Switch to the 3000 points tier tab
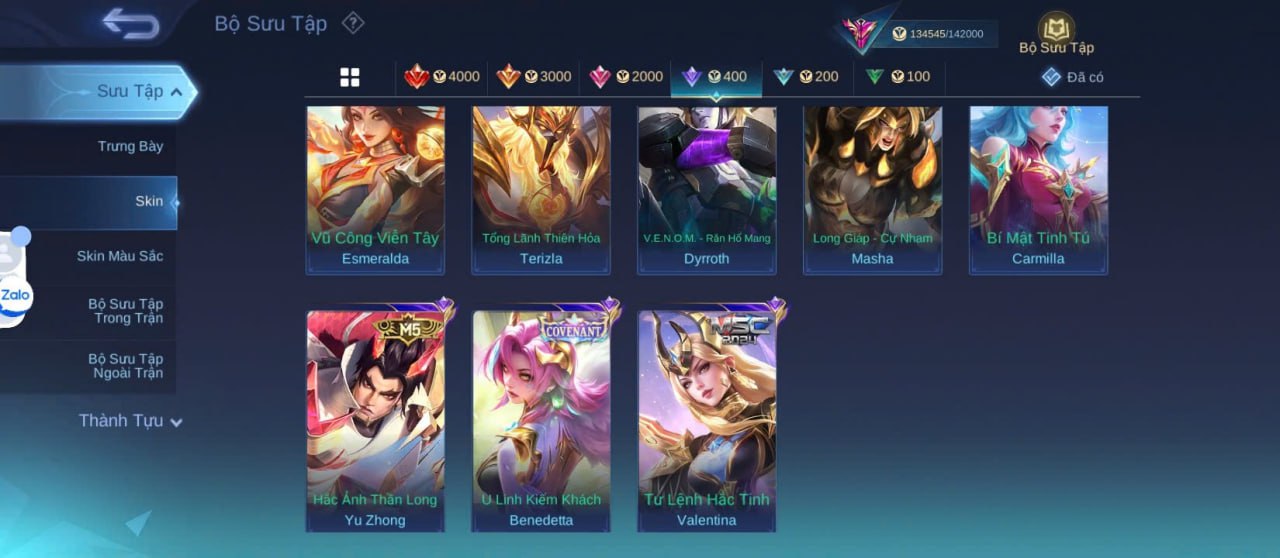 click(x=533, y=77)
